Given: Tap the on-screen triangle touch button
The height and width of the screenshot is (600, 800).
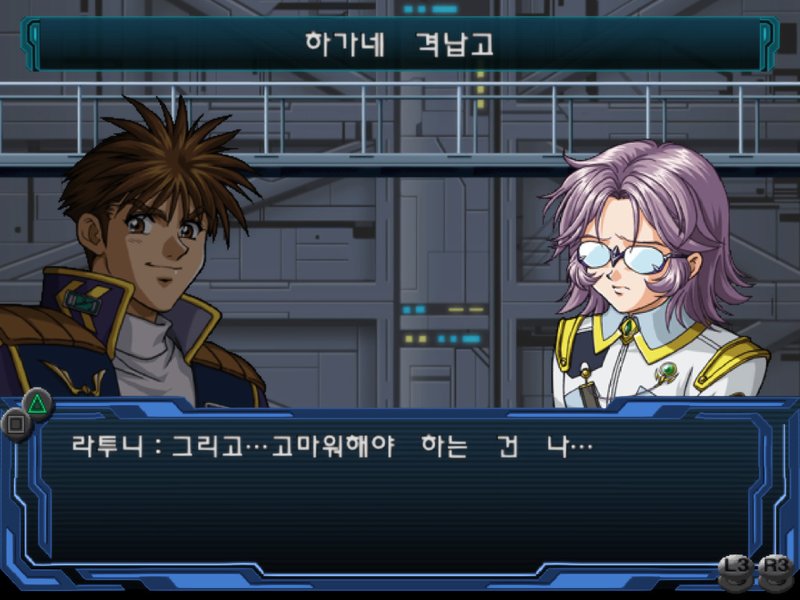Looking at the screenshot, I should pyautogui.click(x=37, y=404).
